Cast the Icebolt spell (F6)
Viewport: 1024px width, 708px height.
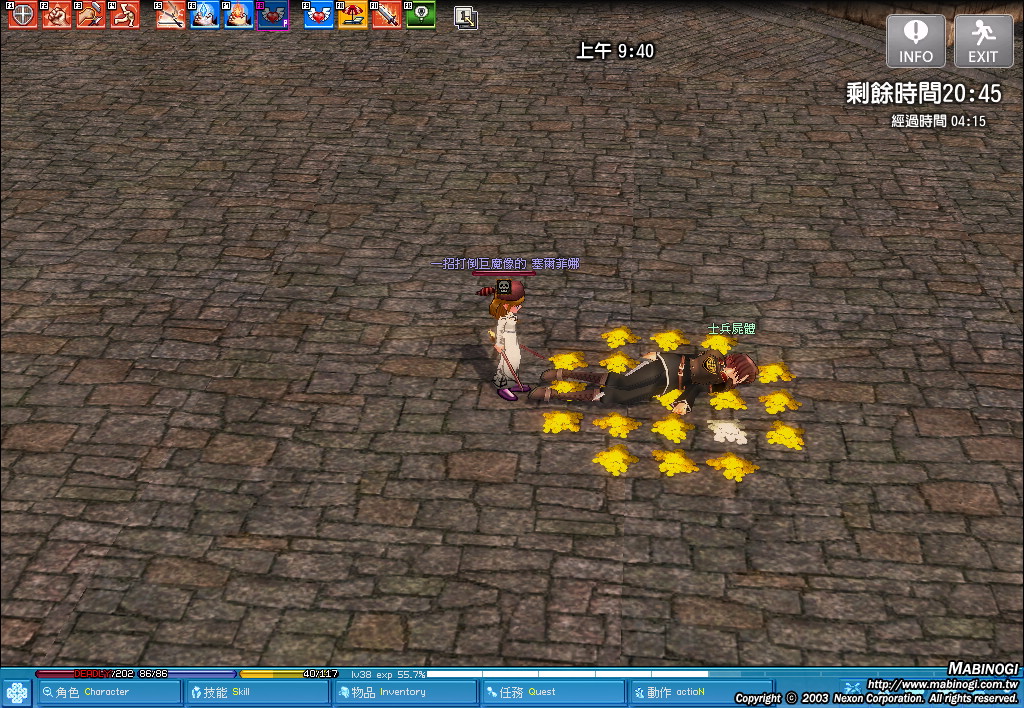205,15
